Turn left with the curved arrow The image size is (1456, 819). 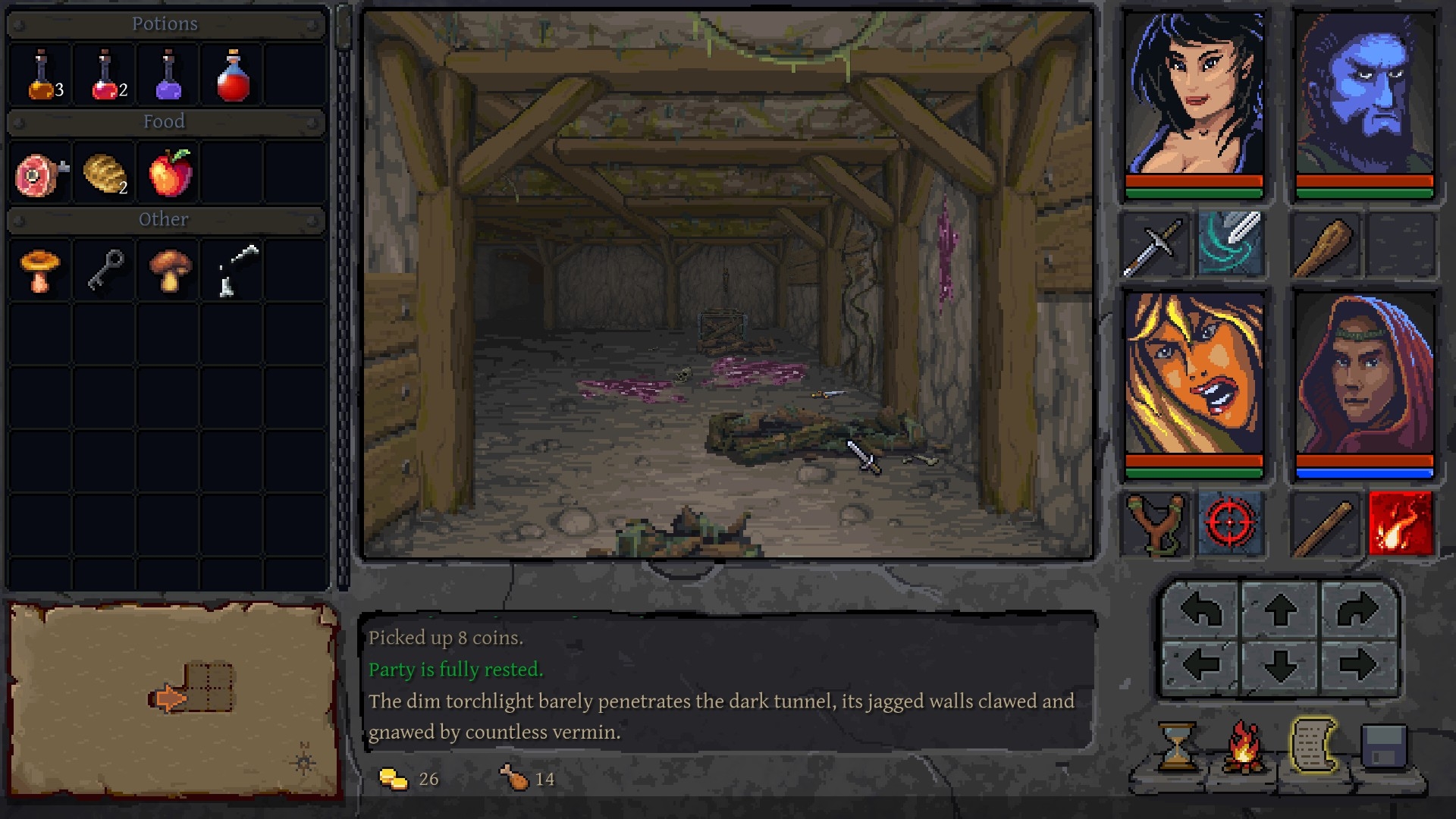[1200, 610]
